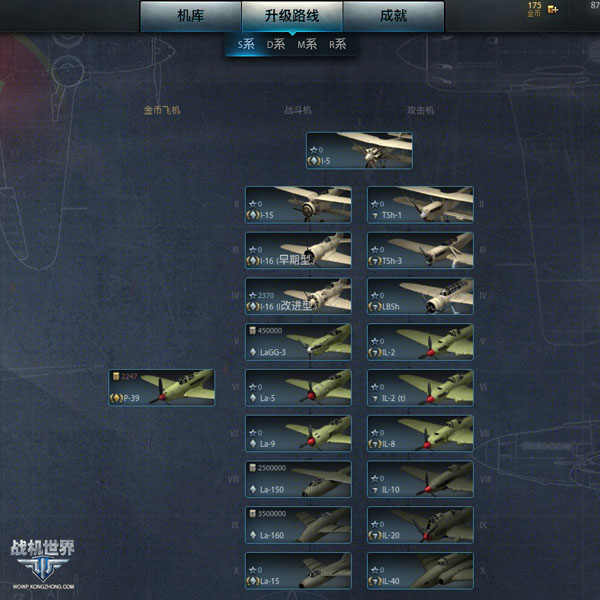Pick the LBSh attack aircraft node

click(x=420, y=296)
